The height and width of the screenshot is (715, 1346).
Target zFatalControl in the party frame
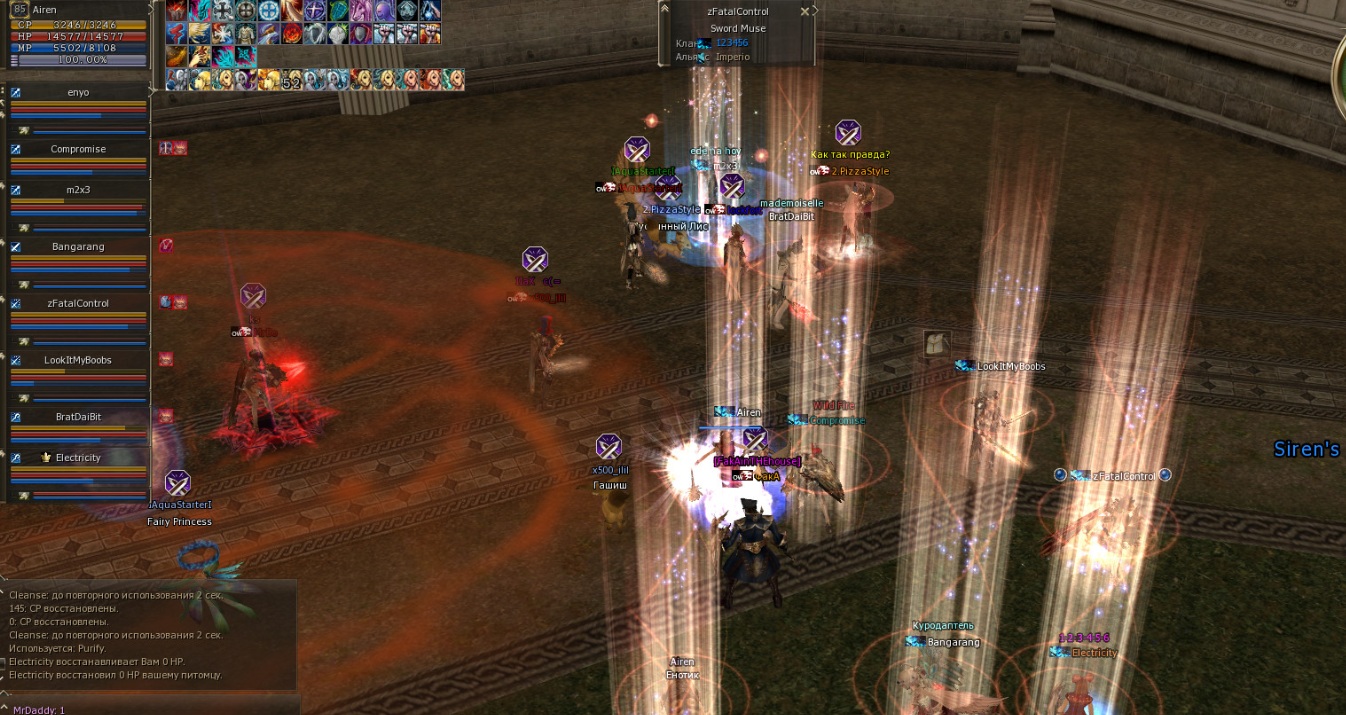pyautogui.click(x=78, y=303)
